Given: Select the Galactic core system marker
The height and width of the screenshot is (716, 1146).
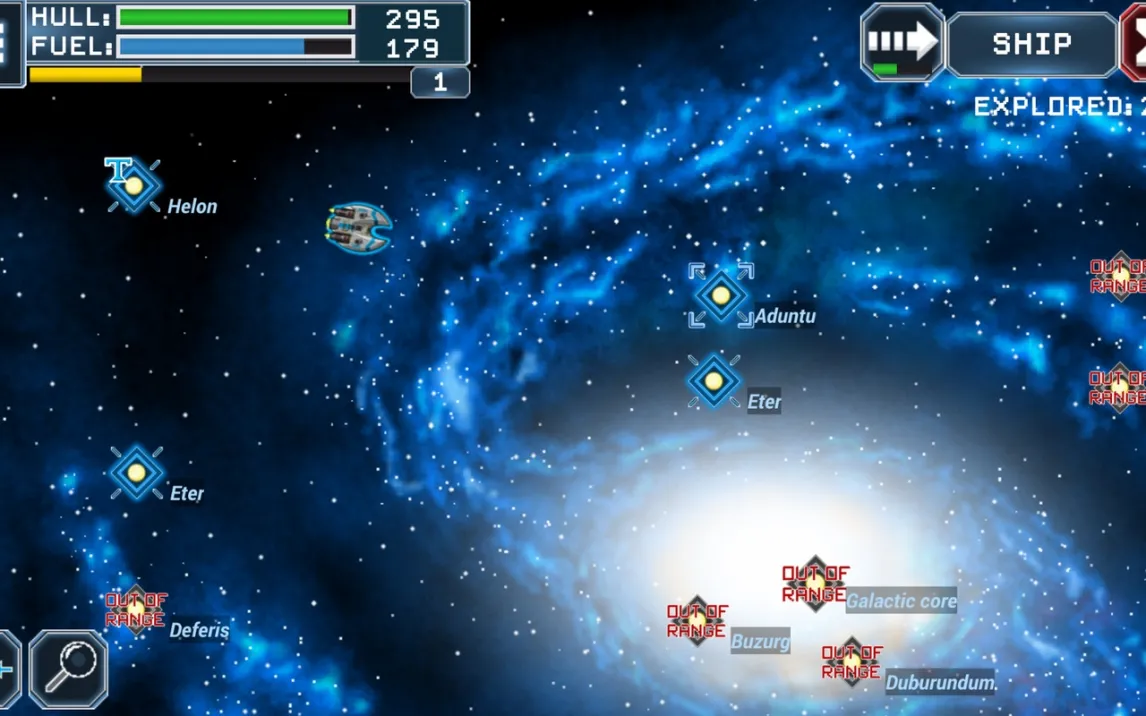Looking at the screenshot, I should click(815, 584).
